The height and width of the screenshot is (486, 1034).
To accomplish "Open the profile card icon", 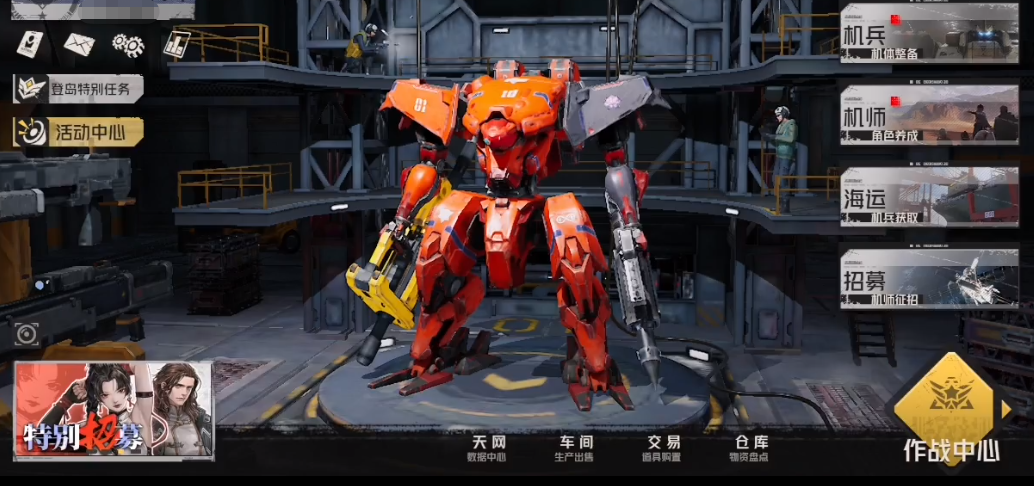I will [30, 44].
